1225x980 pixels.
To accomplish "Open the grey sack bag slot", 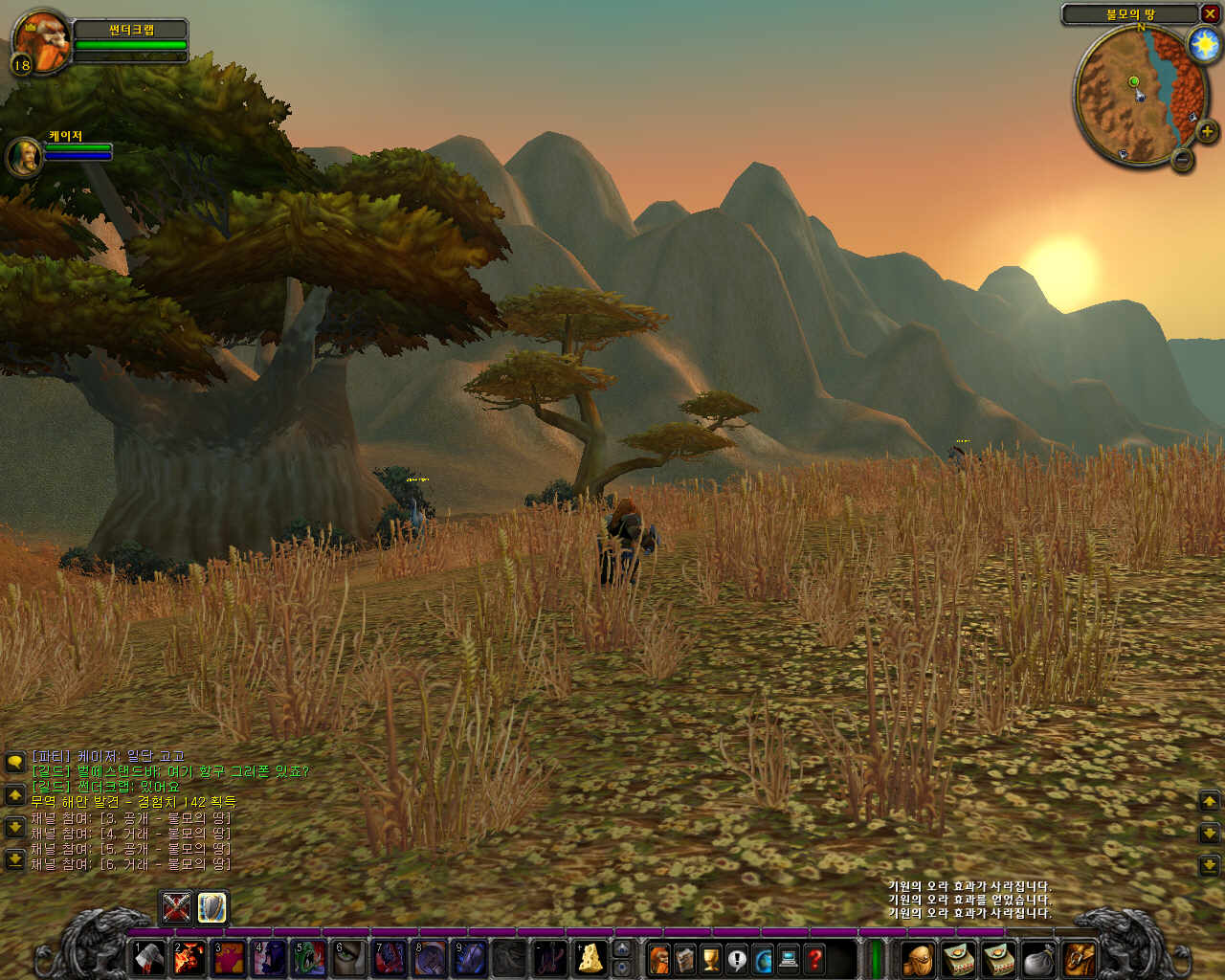I will (1038, 958).
